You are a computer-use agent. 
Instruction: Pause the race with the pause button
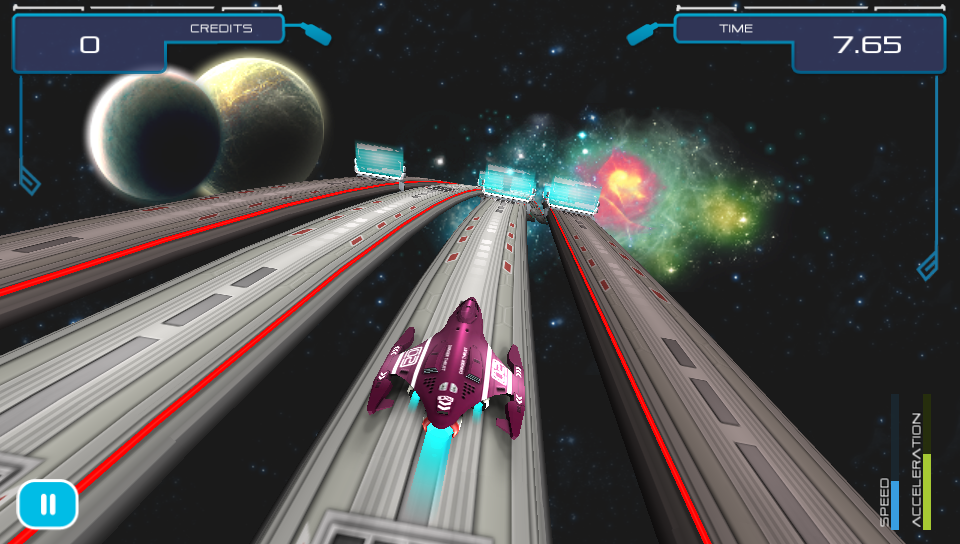(47, 504)
